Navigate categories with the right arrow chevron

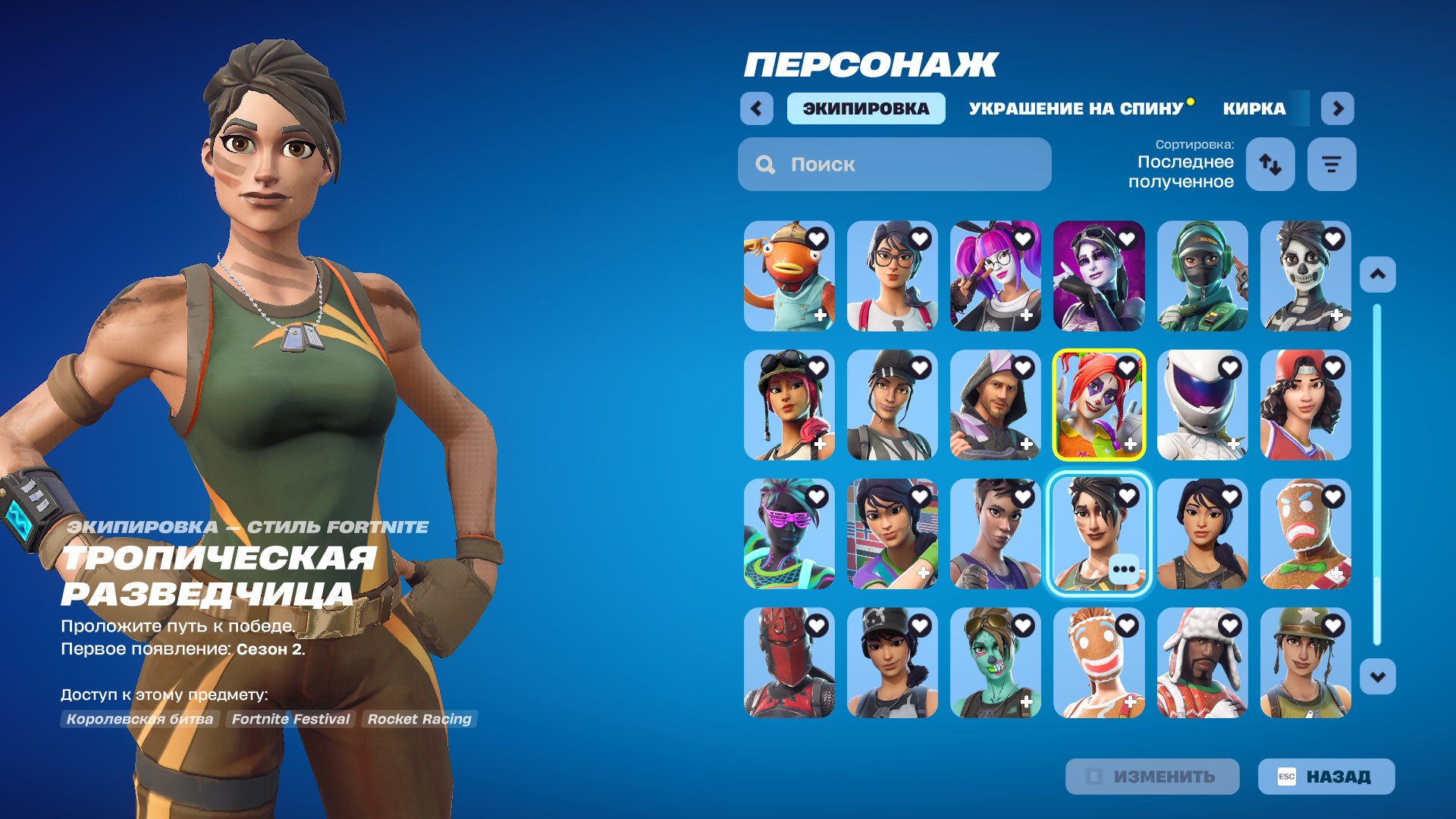tap(1338, 108)
